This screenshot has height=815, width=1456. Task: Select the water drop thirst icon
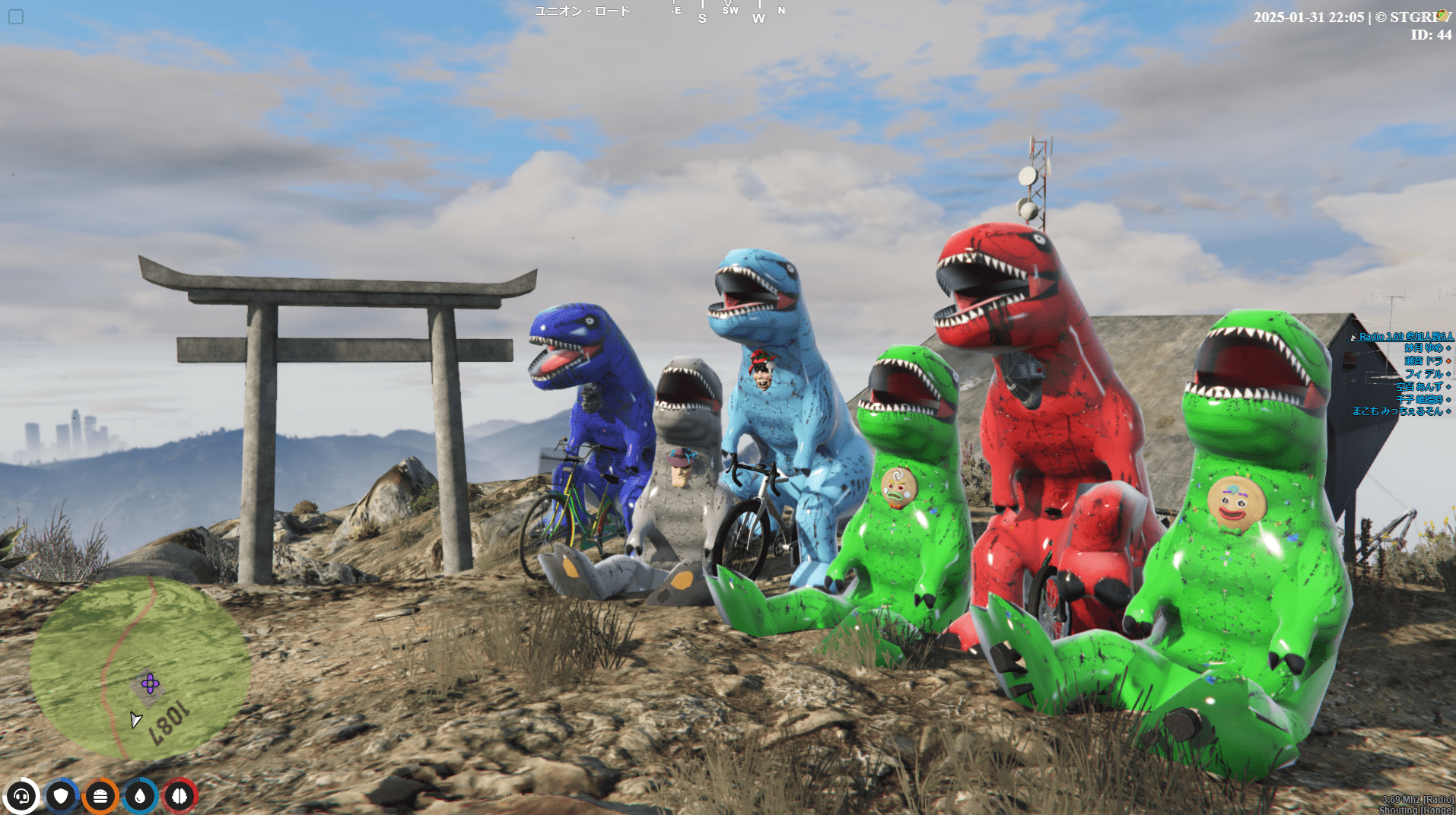click(140, 796)
